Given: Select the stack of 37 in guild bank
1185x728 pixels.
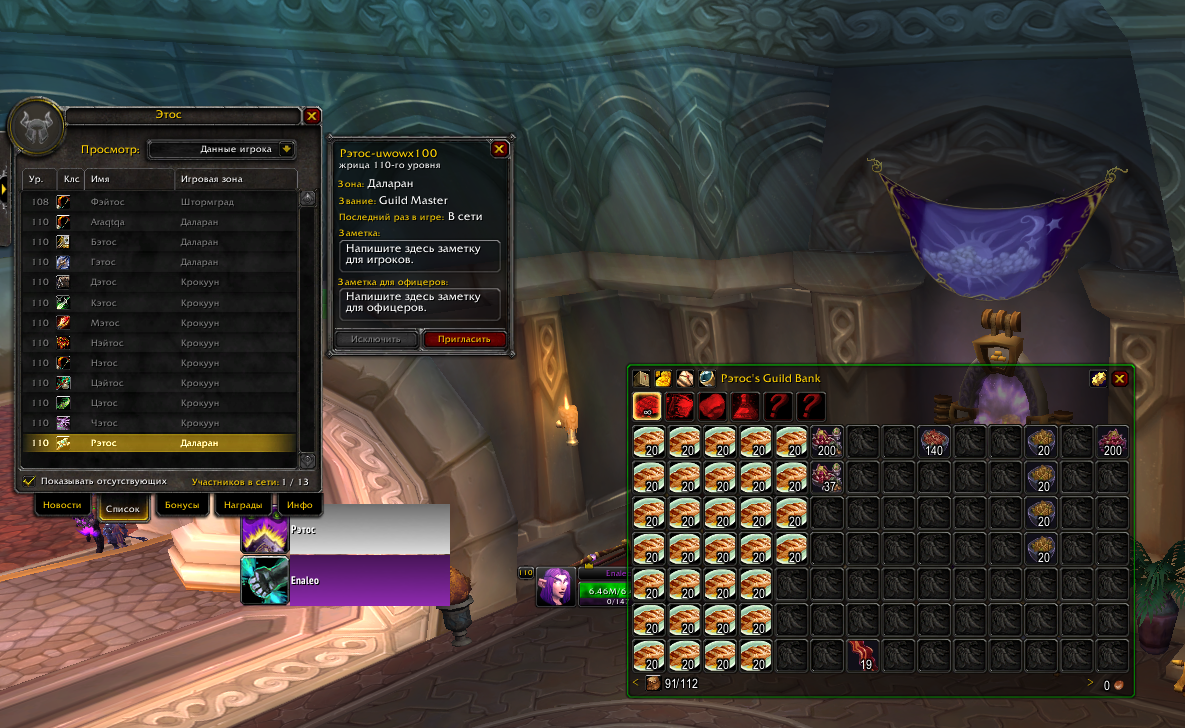Looking at the screenshot, I should click(x=827, y=477).
